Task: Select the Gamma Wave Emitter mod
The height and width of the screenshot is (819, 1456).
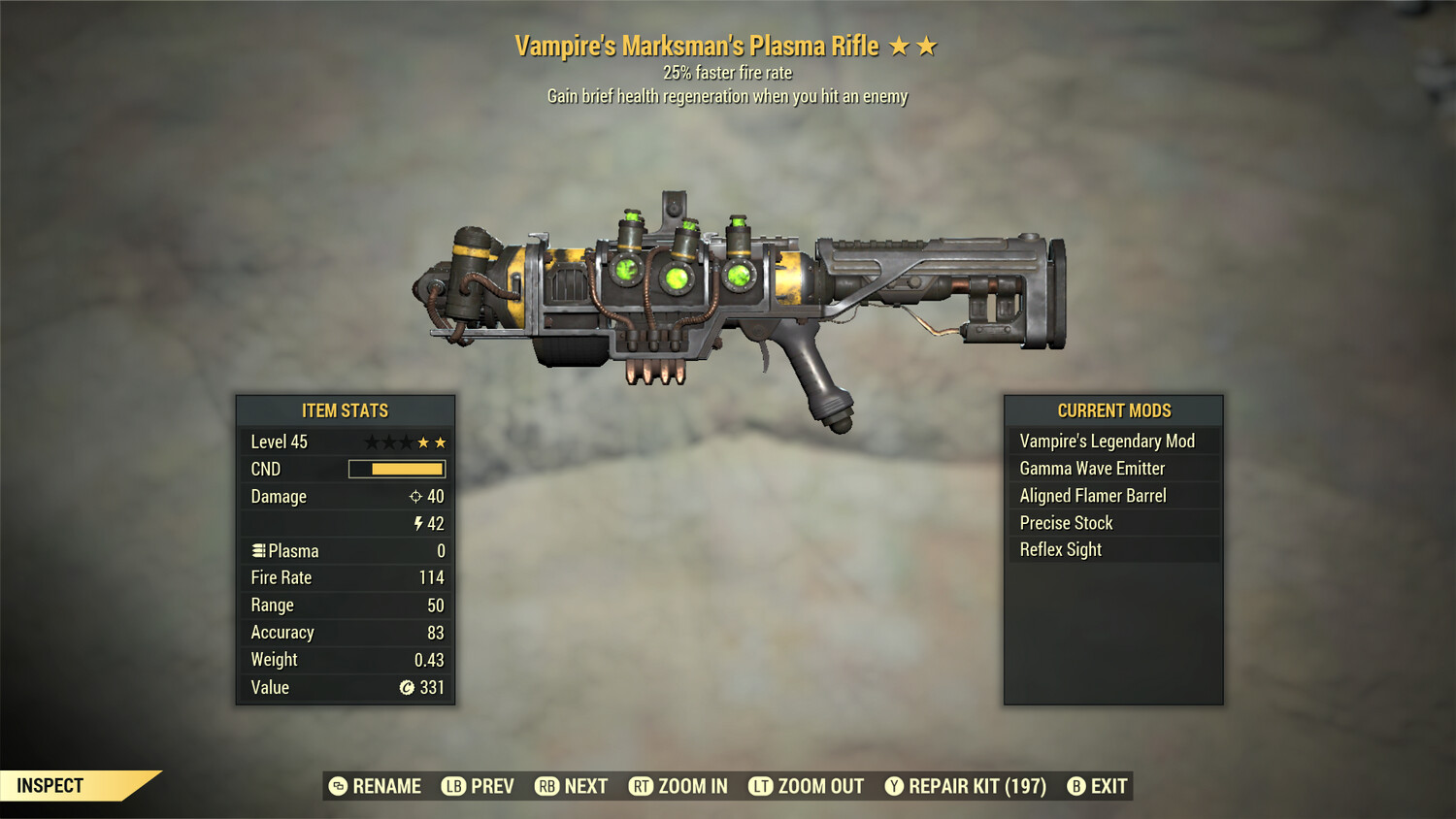Action: pos(1092,468)
